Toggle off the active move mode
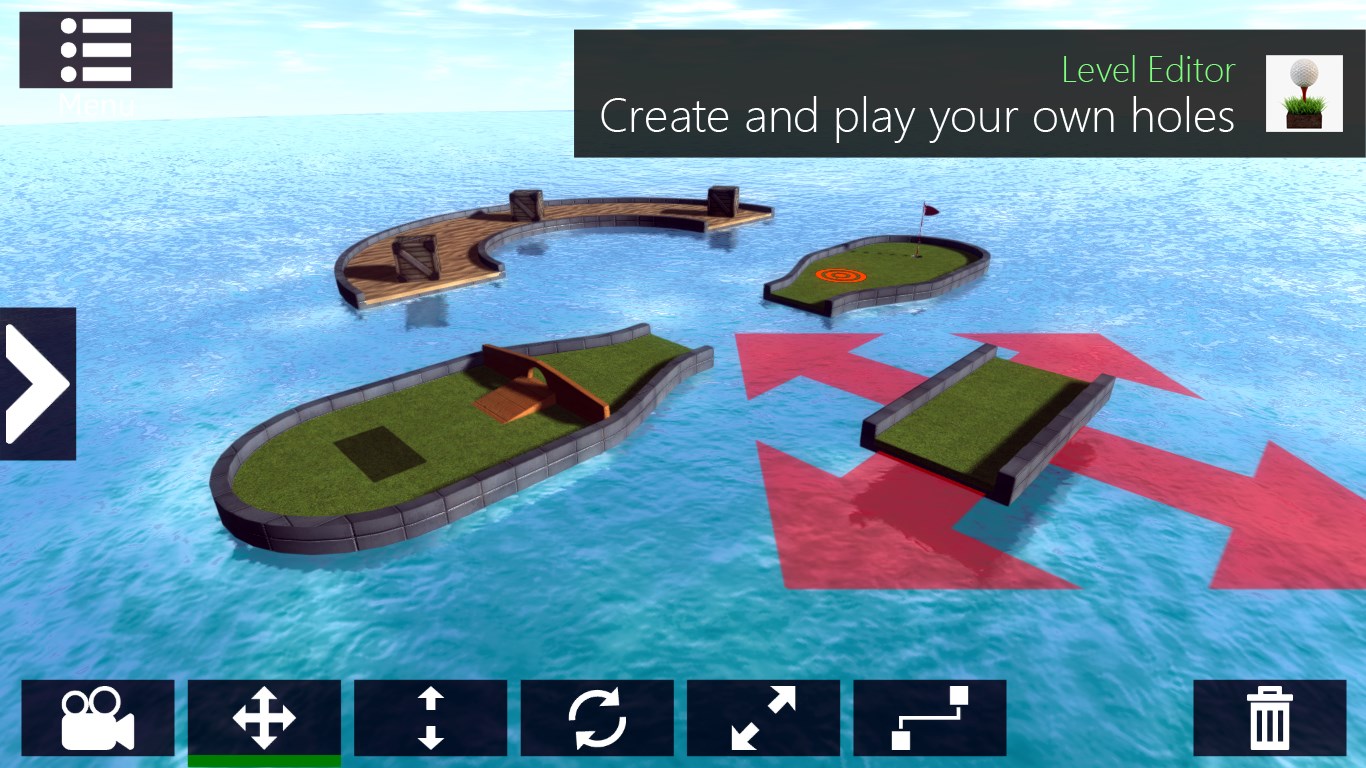This screenshot has width=1366, height=768. 264,717
